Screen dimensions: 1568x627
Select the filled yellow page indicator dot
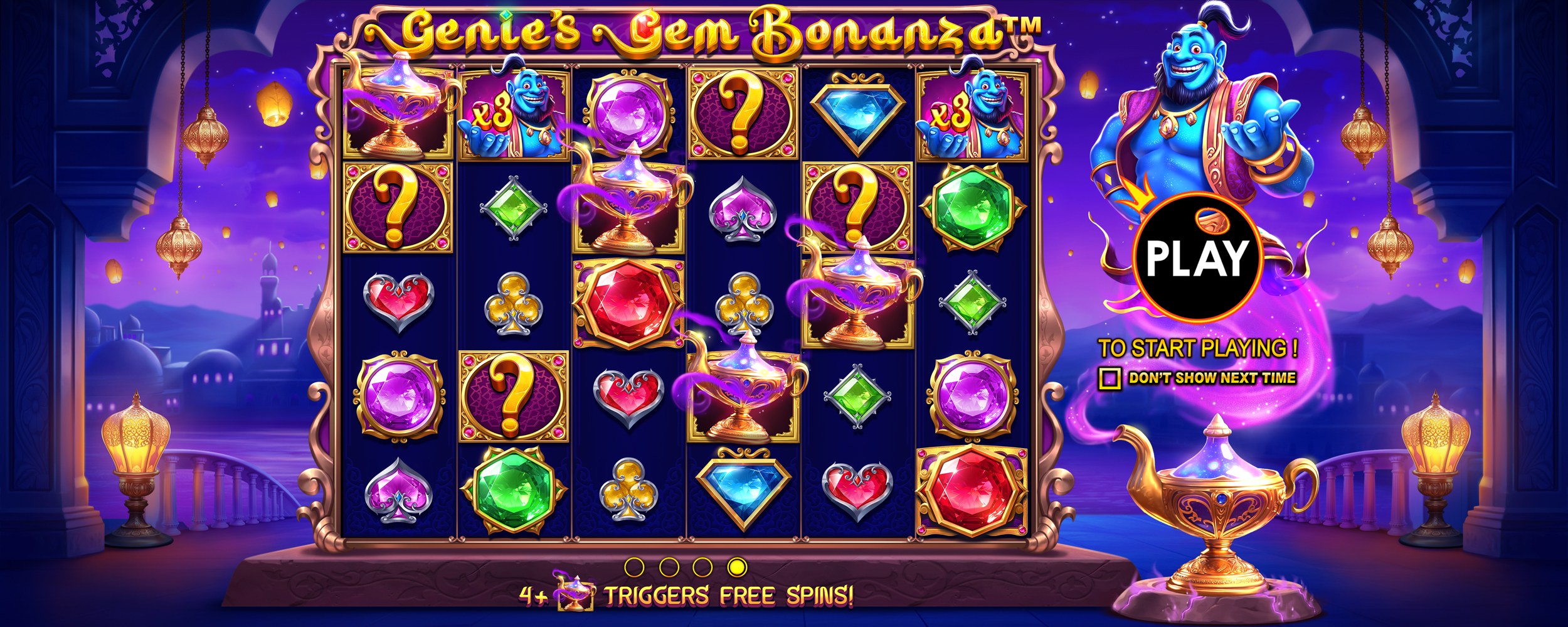pos(737,567)
